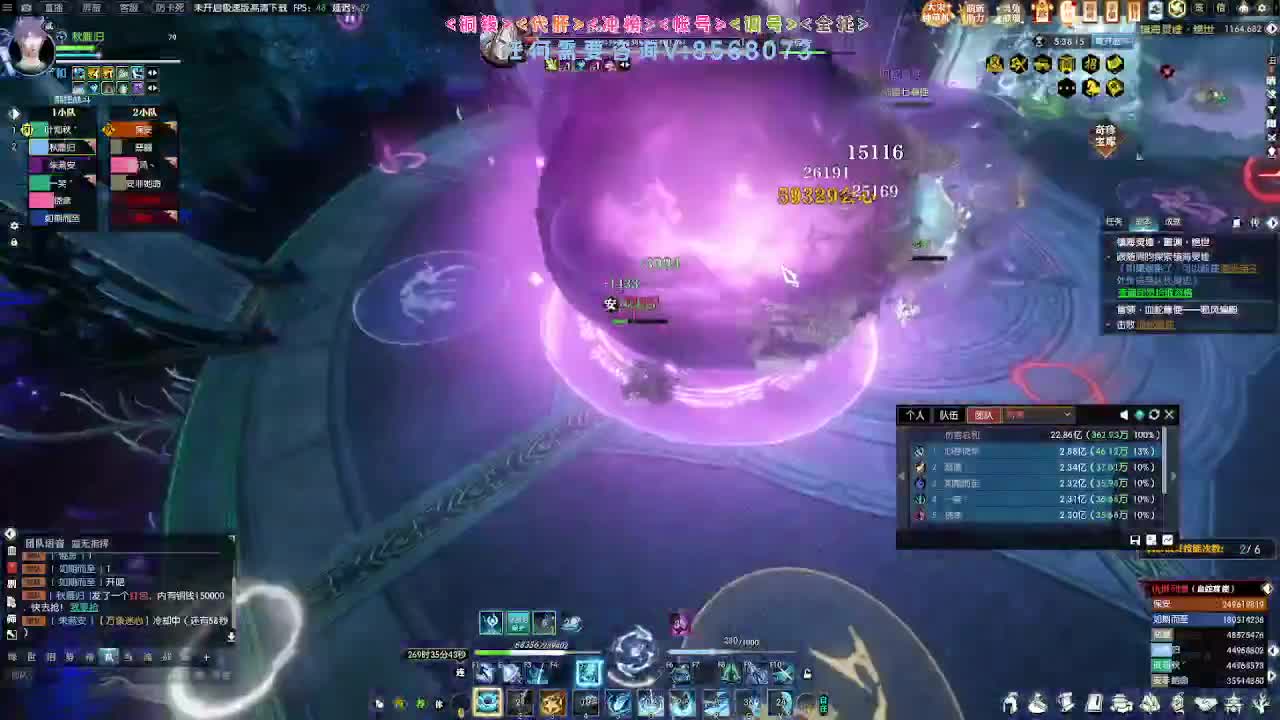Screen dimensions: 1280x720
Task: Open the damage source dropdown in the statistics panel
Action: [1067, 414]
